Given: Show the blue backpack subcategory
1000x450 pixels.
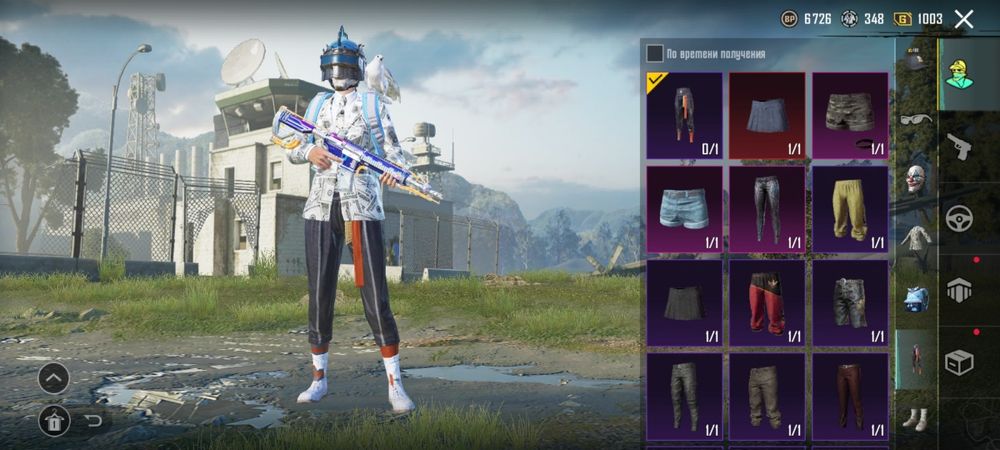Looking at the screenshot, I should click(915, 298).
